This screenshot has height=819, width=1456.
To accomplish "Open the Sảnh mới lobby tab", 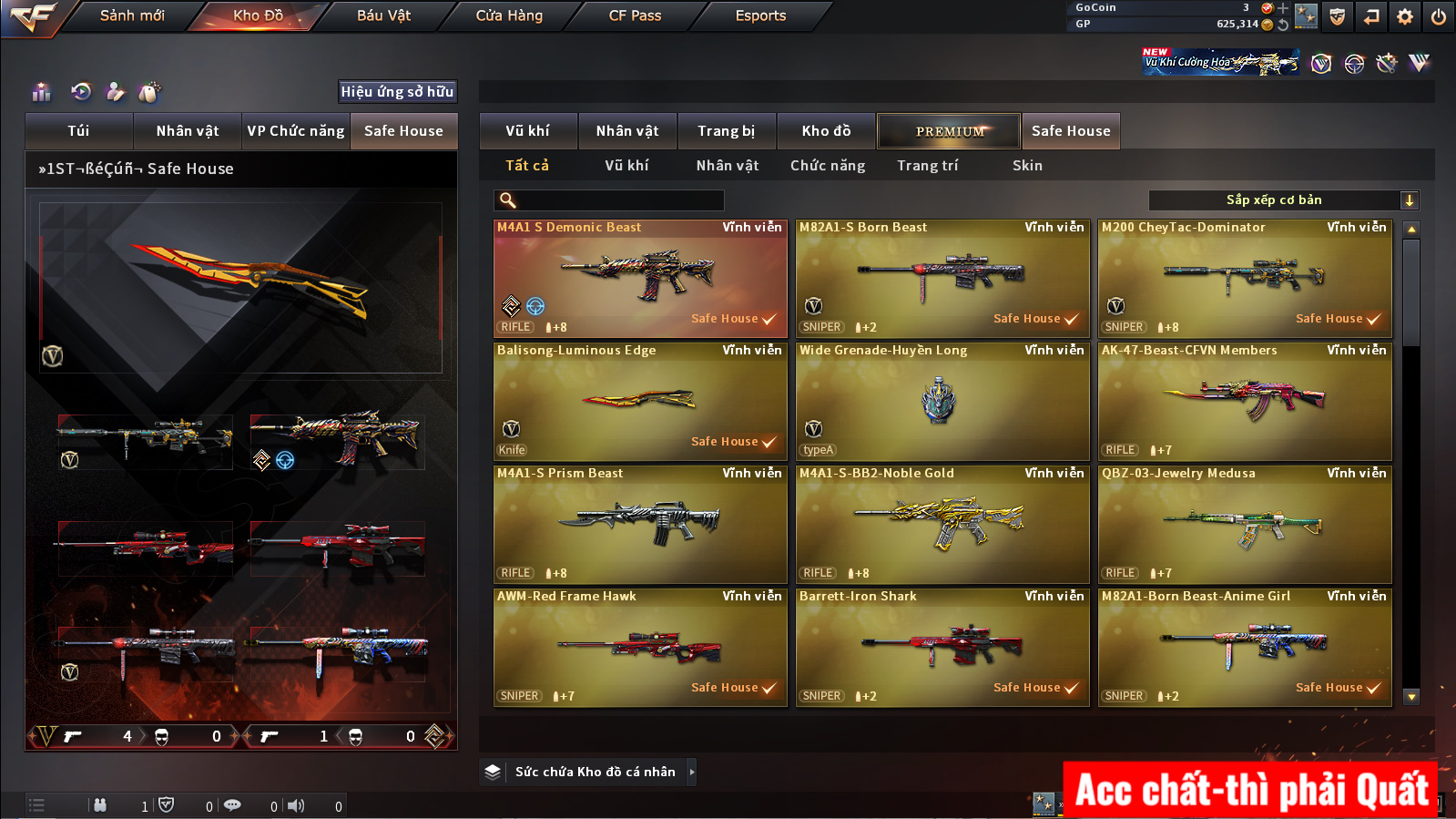I will tap(132, 15).
